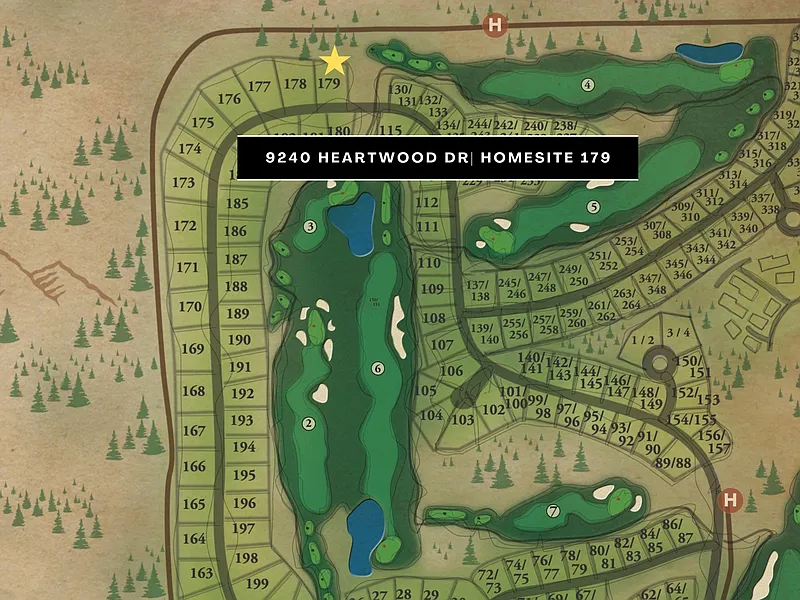Image resolution: width=800 pixels, height=600 pixels.
Task: Choose the hole 2 marker
Action: [x=309, y=424]
